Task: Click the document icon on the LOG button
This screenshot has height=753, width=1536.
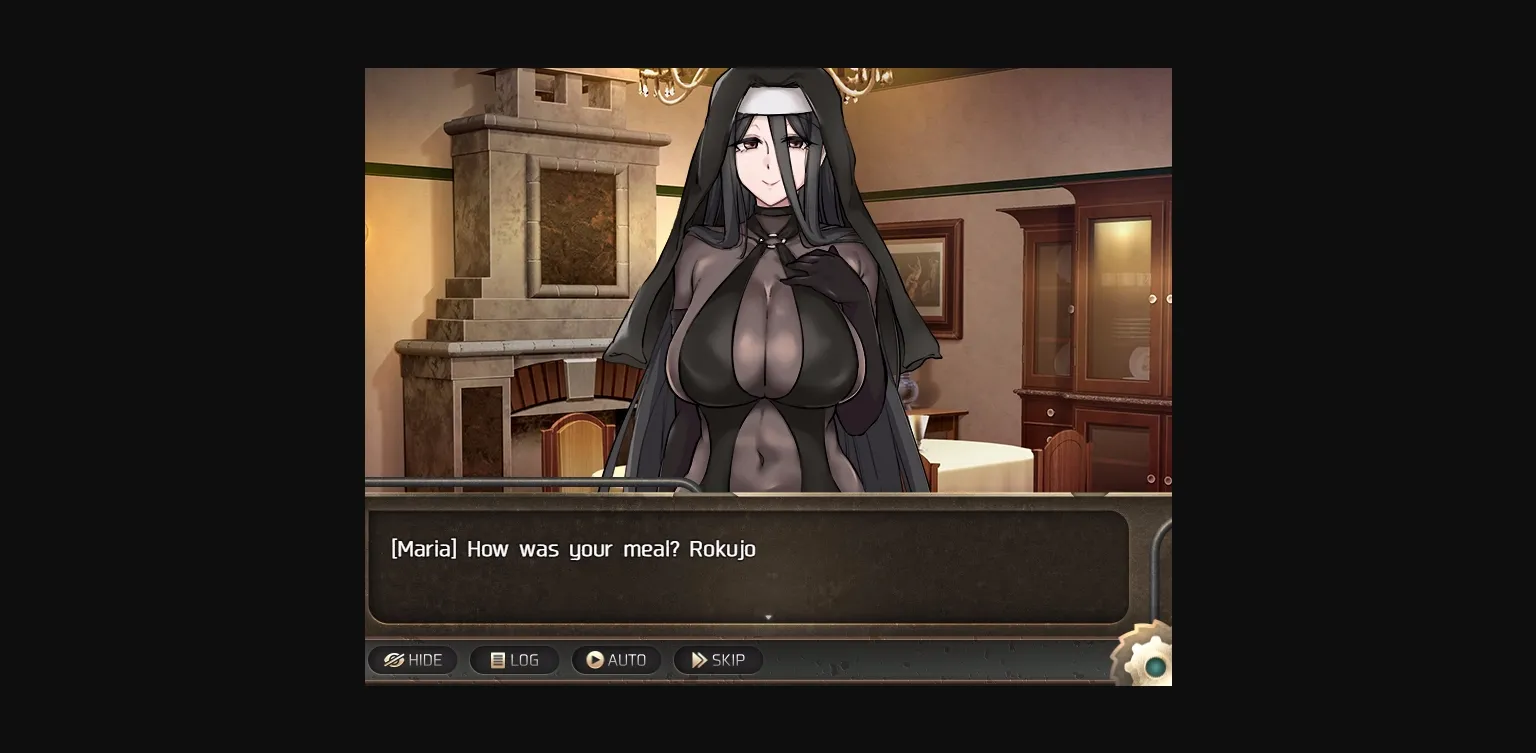Action: coord(498,660)
